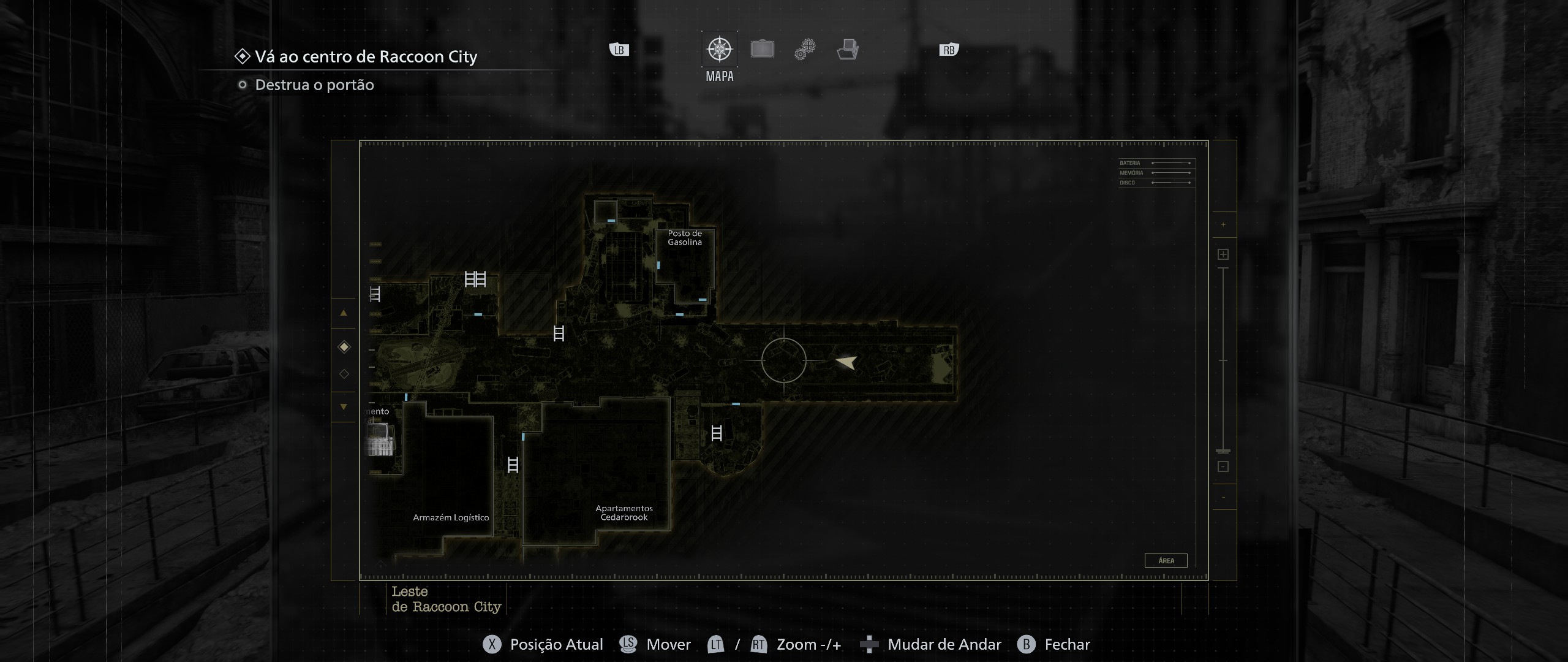This screenshot has width=1568, height=662.
Task: Select Apartamentos Cedarbrook on the map
Action: 624,512
